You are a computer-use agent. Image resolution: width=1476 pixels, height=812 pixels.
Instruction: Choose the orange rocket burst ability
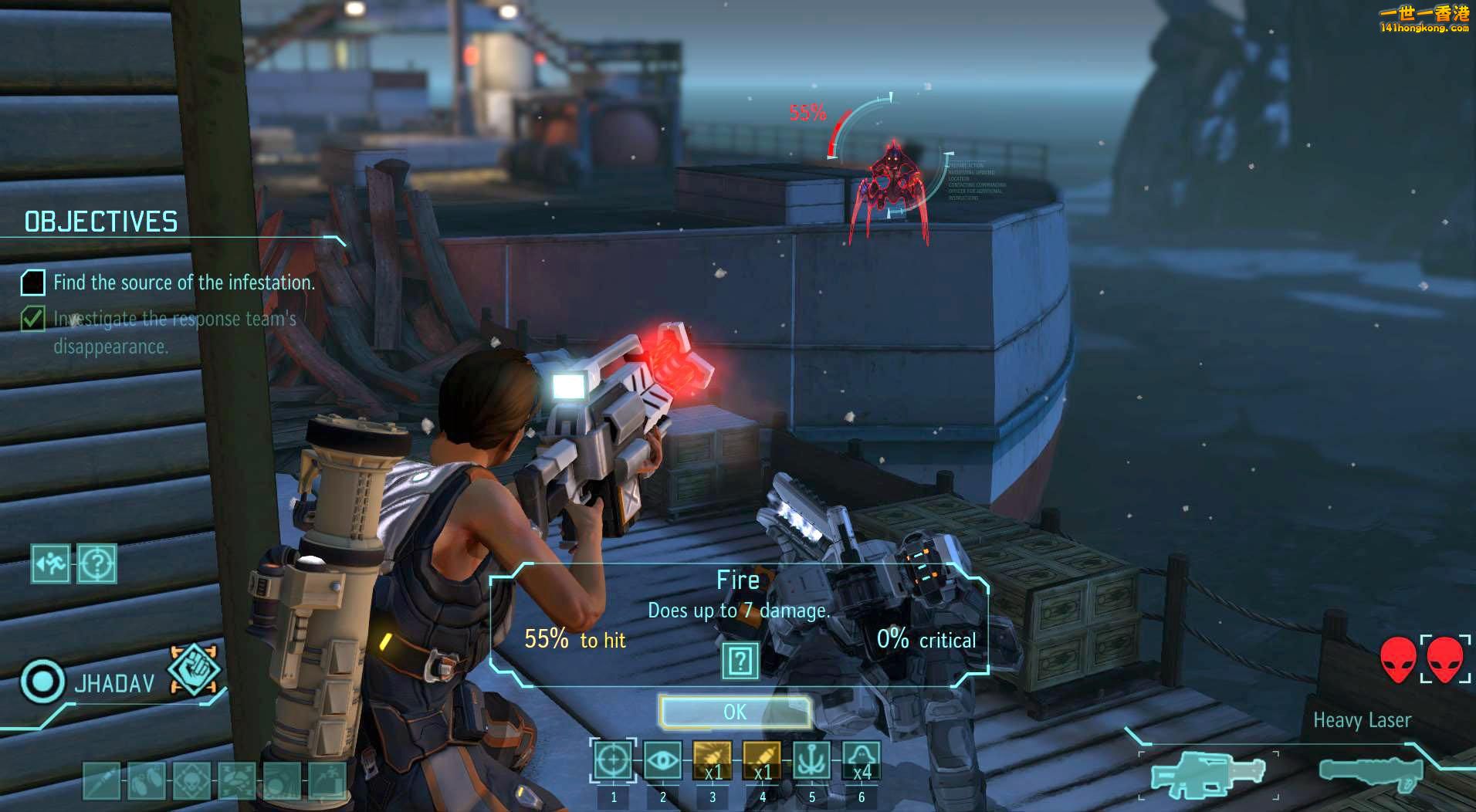click(x=712, y=761)
